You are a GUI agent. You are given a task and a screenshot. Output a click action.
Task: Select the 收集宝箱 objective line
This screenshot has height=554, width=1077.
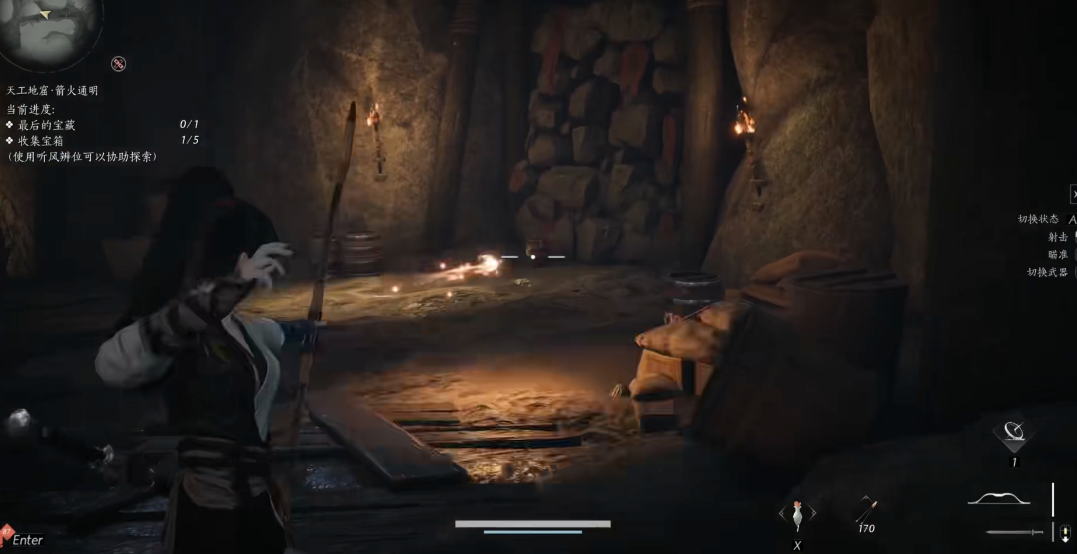(x=40, y=140)
